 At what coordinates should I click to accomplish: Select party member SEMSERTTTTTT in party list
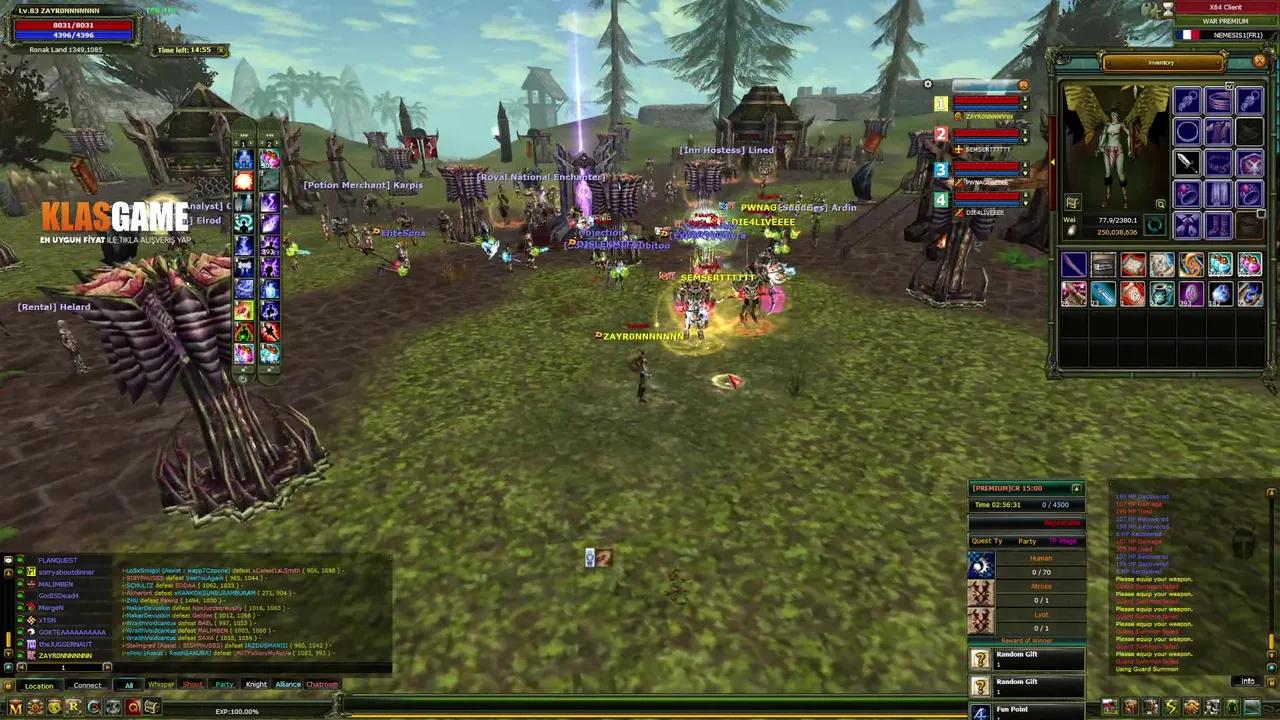(x=986, y=149)
